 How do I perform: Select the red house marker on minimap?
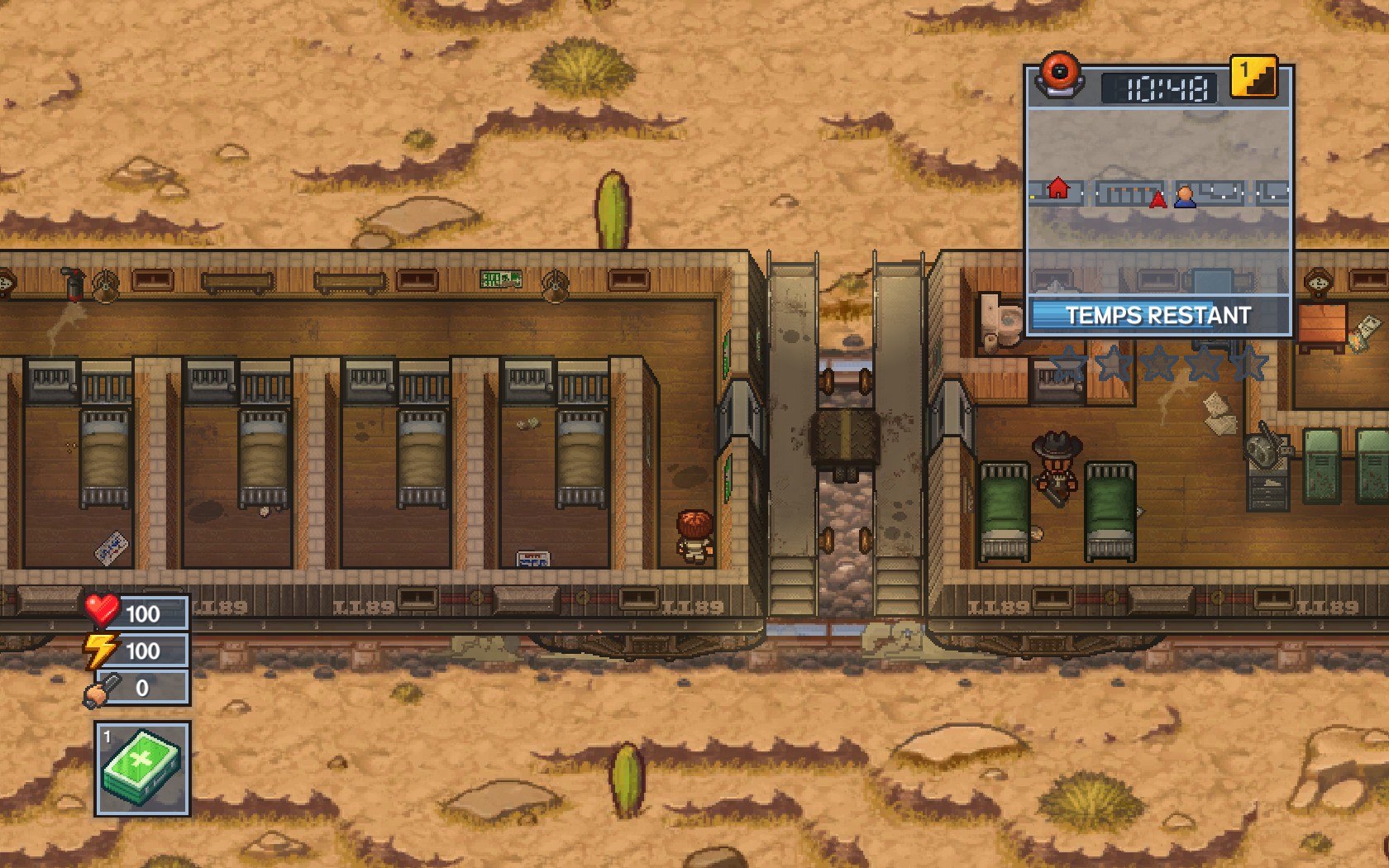click(1057, 189)
